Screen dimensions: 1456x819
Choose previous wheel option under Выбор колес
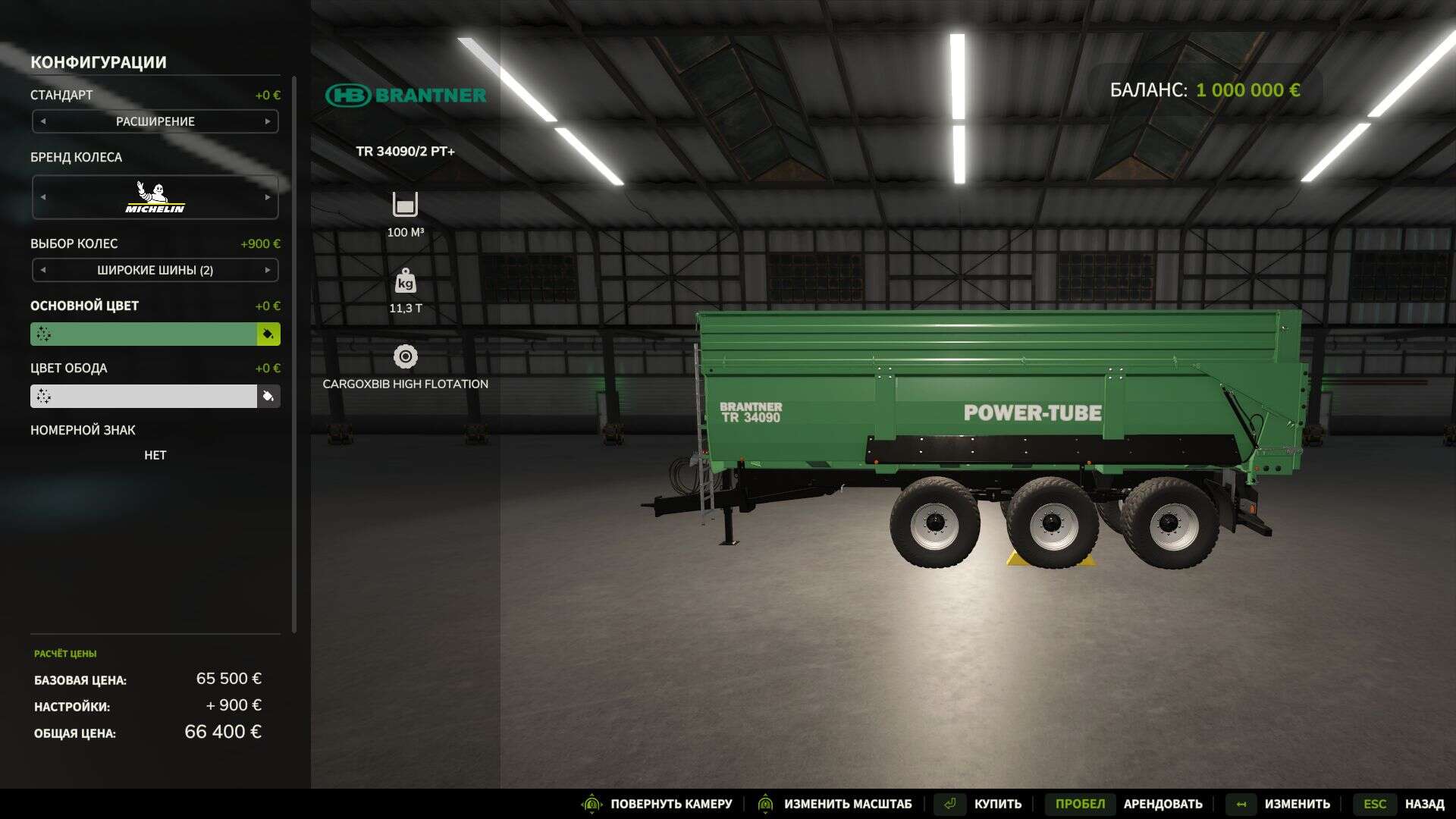coord(43,270)
